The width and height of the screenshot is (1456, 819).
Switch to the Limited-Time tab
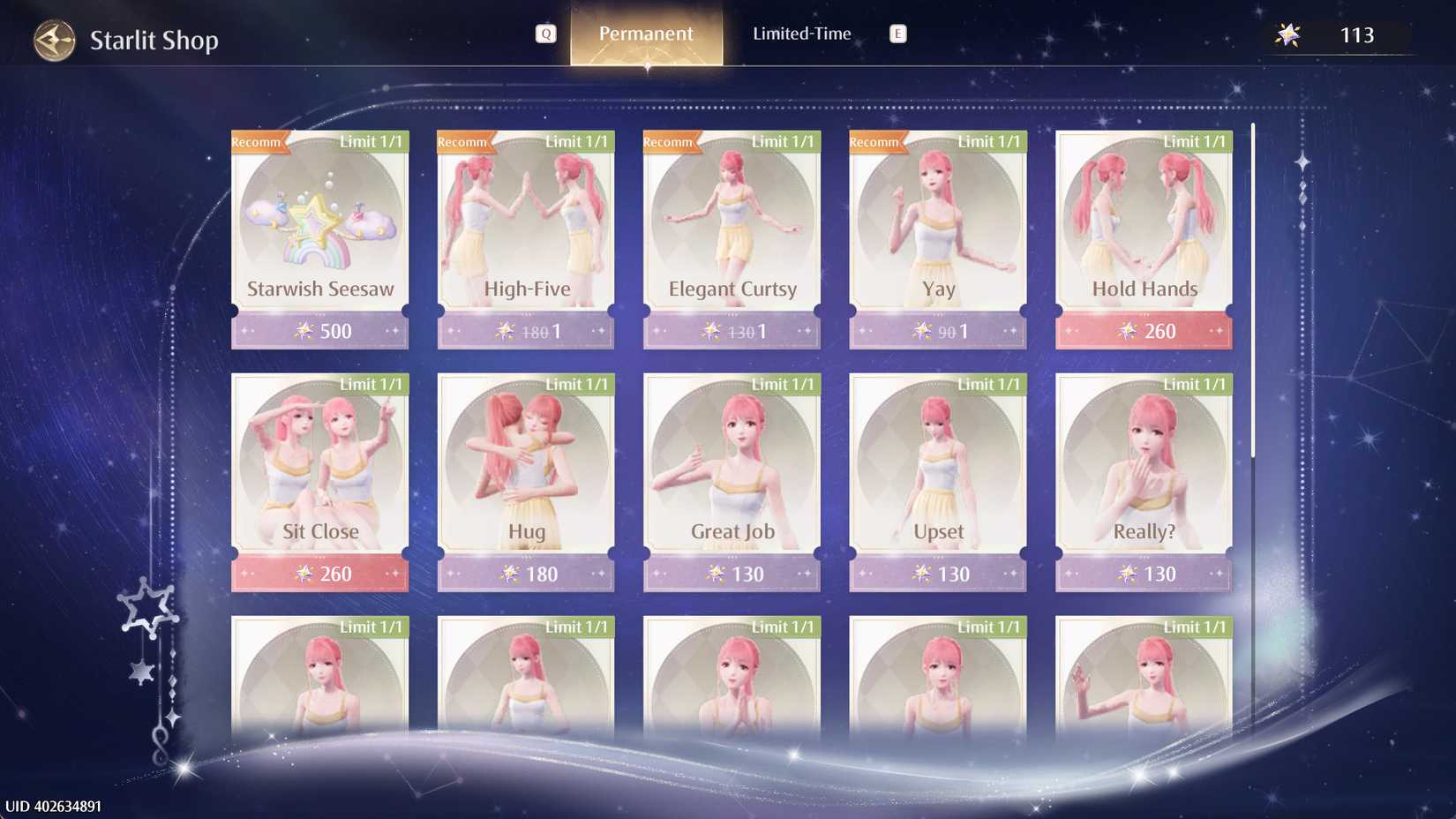[x=801, y=33]
